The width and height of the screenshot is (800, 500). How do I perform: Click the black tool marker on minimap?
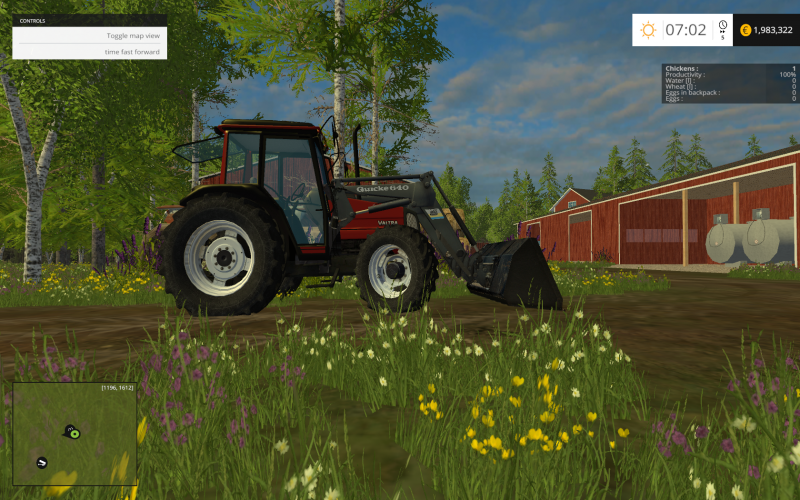[x=42, y=462]
